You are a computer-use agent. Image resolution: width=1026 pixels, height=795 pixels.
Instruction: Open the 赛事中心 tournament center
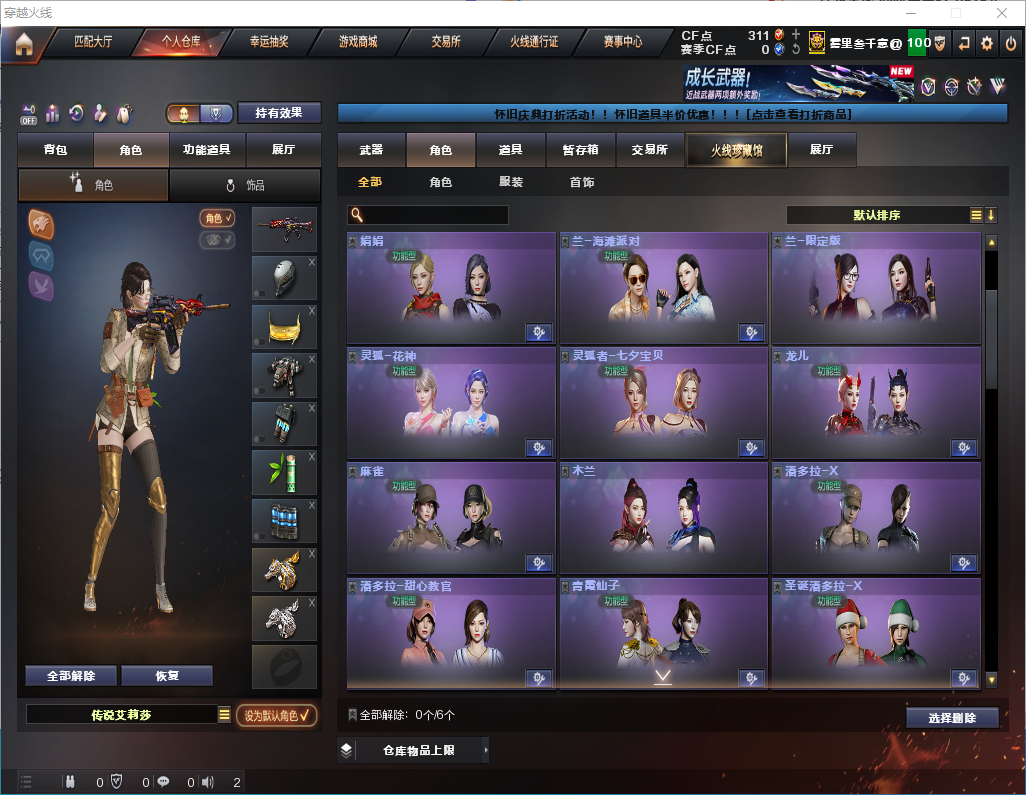(622, 42)
